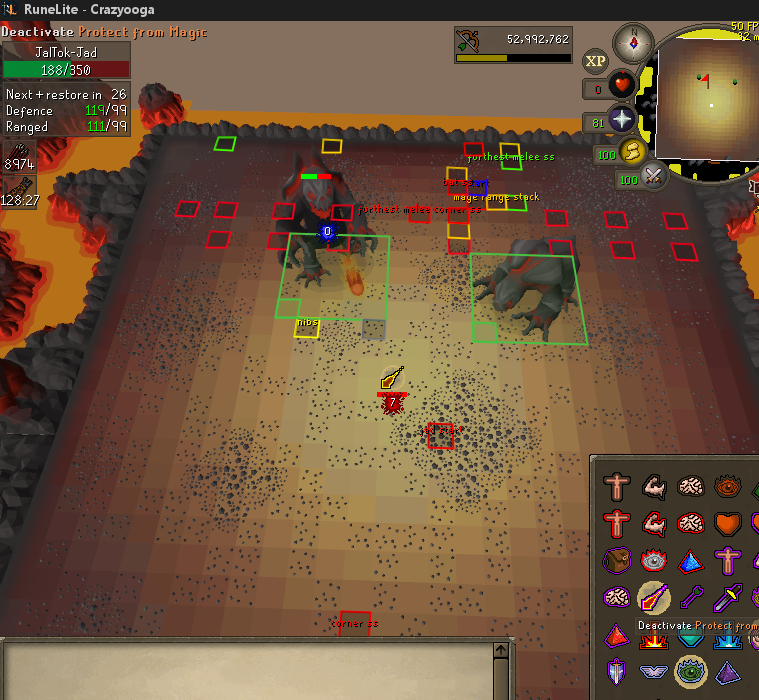
Task: Deactivate the Protect from Magic prayer
Action: point(654,598)
